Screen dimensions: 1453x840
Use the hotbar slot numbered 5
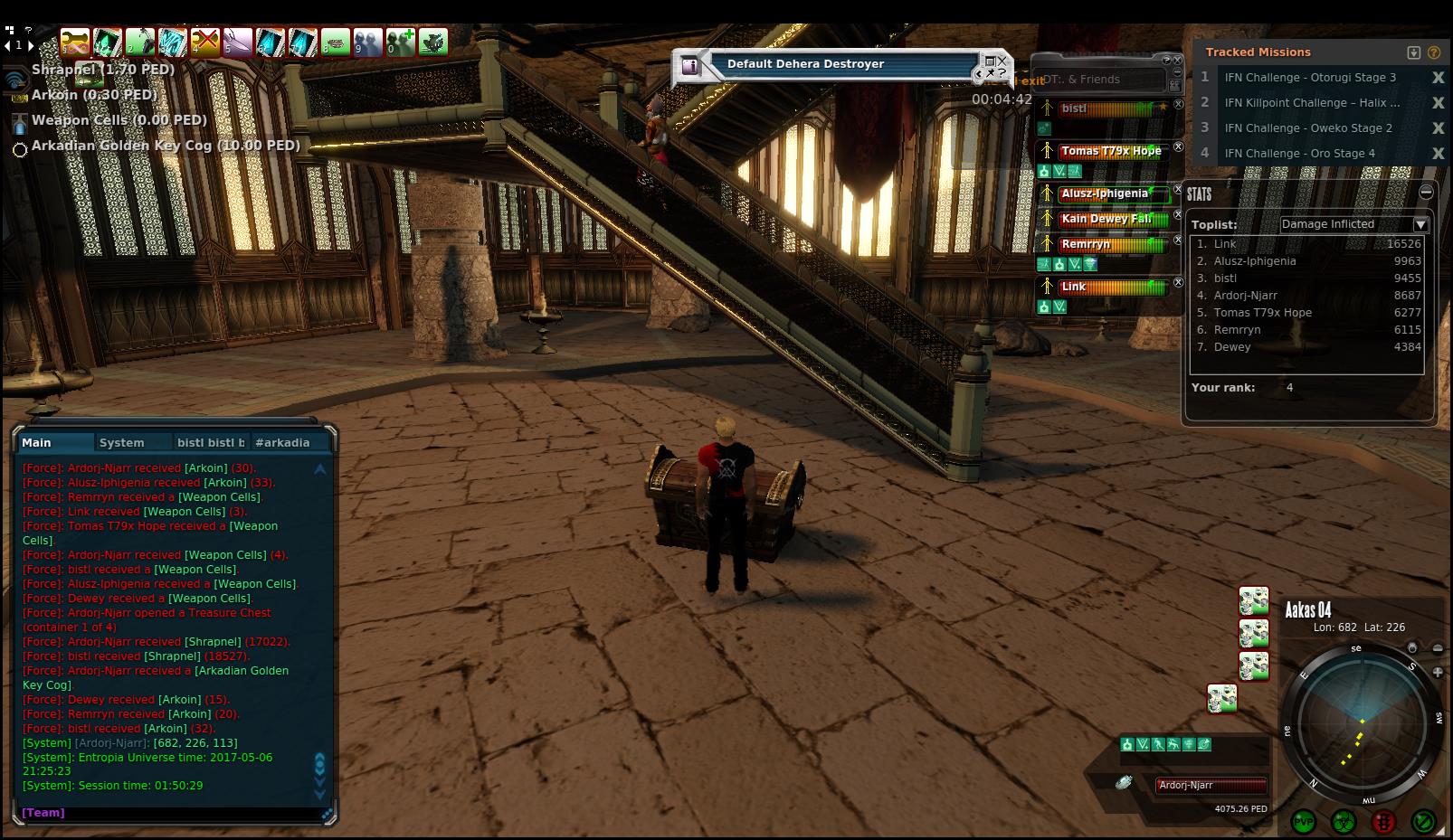coord(238,42)
